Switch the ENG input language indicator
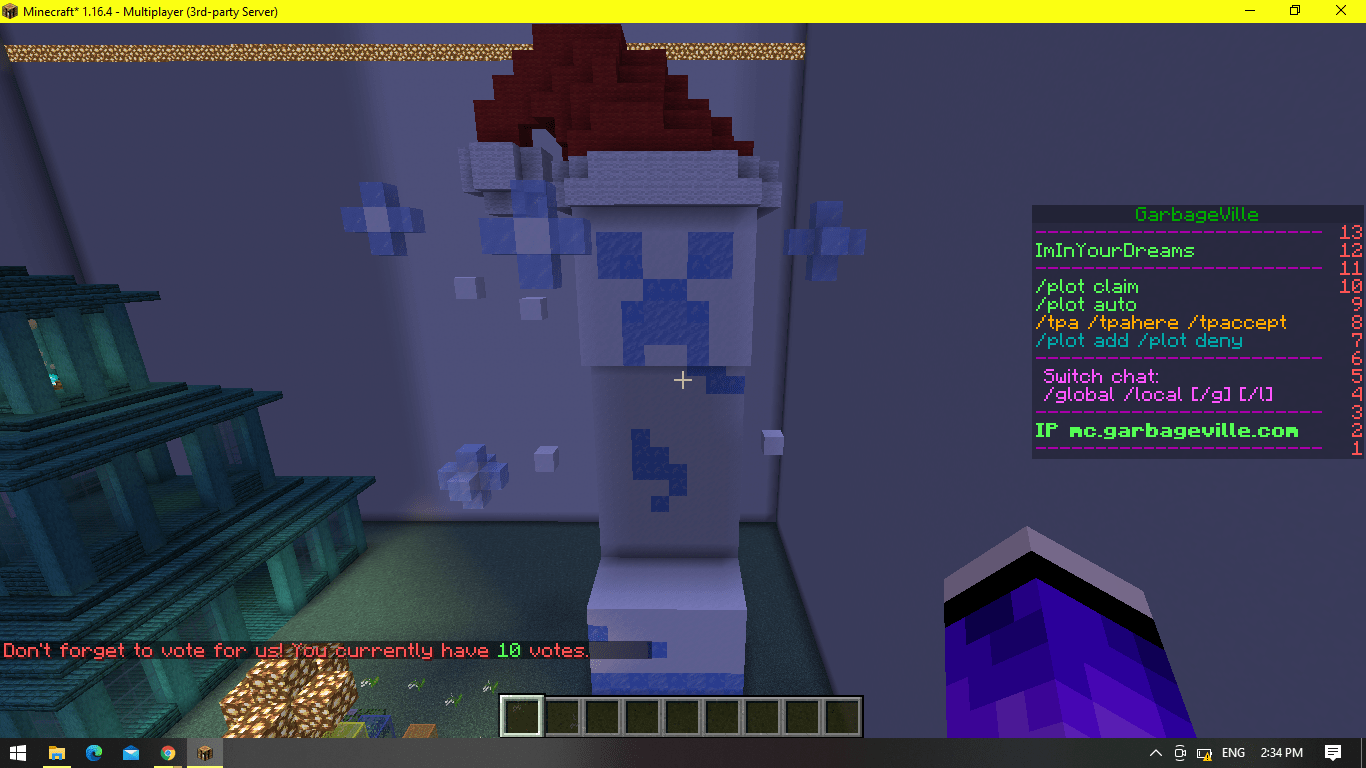 click(x=1232, y=753)
